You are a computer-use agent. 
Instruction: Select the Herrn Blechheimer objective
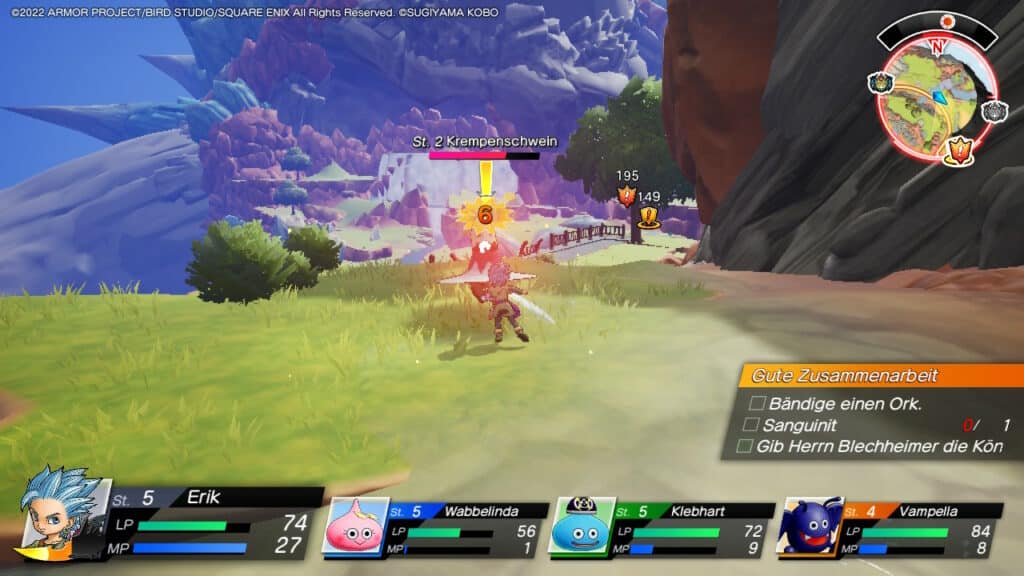[875, 447]
